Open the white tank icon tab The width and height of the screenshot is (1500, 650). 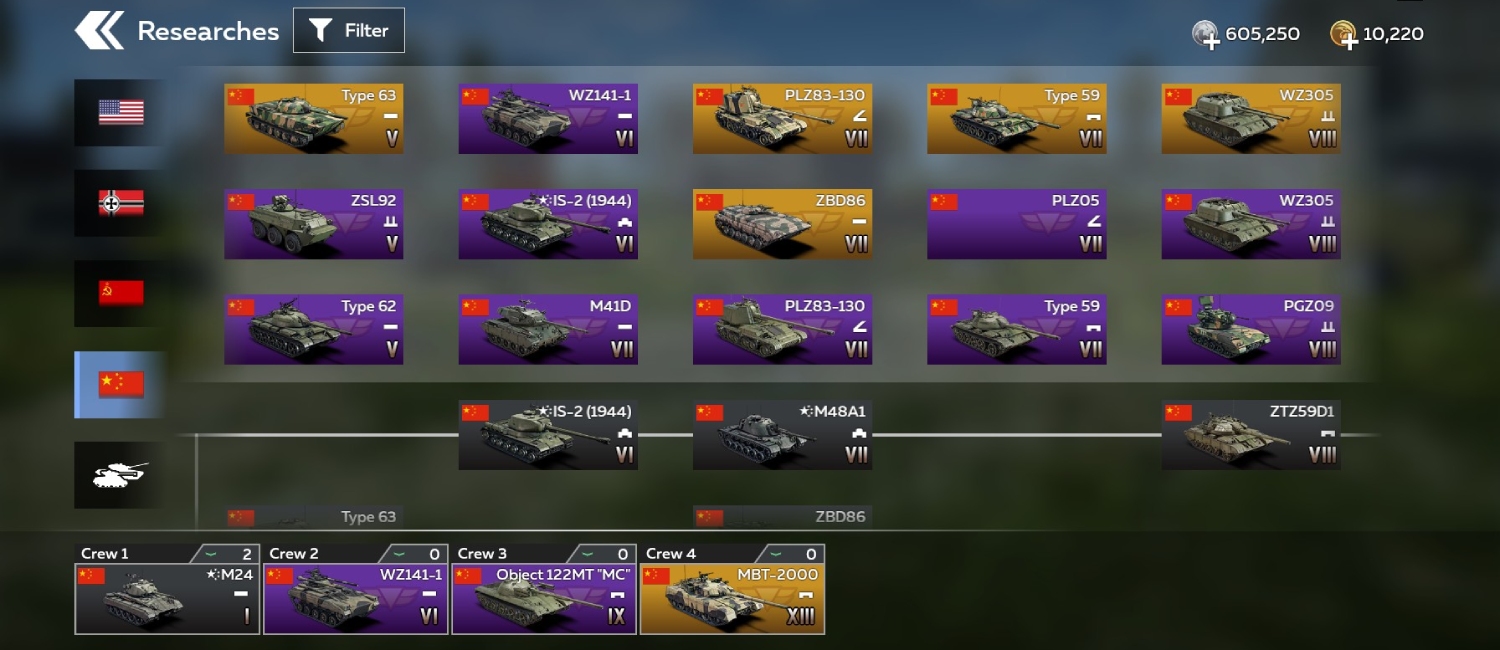pos(121,475)
